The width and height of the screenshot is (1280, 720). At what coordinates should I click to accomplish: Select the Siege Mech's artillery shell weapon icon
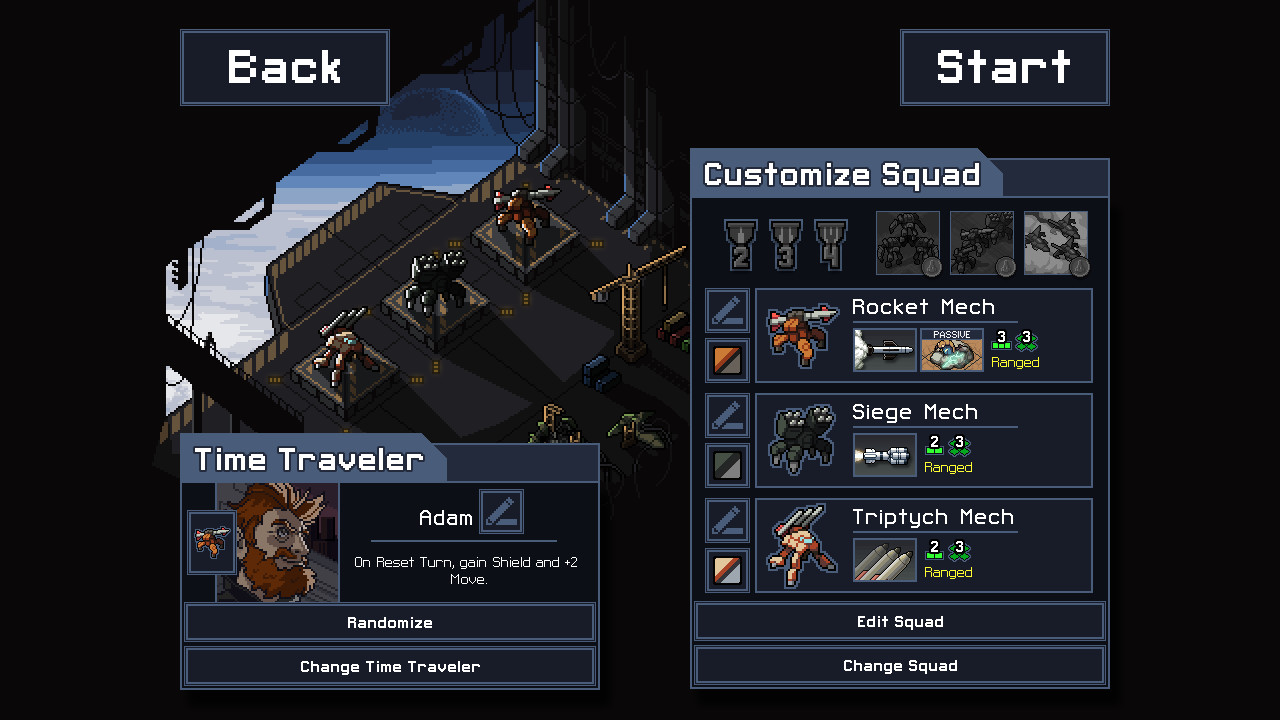[884, 455]
